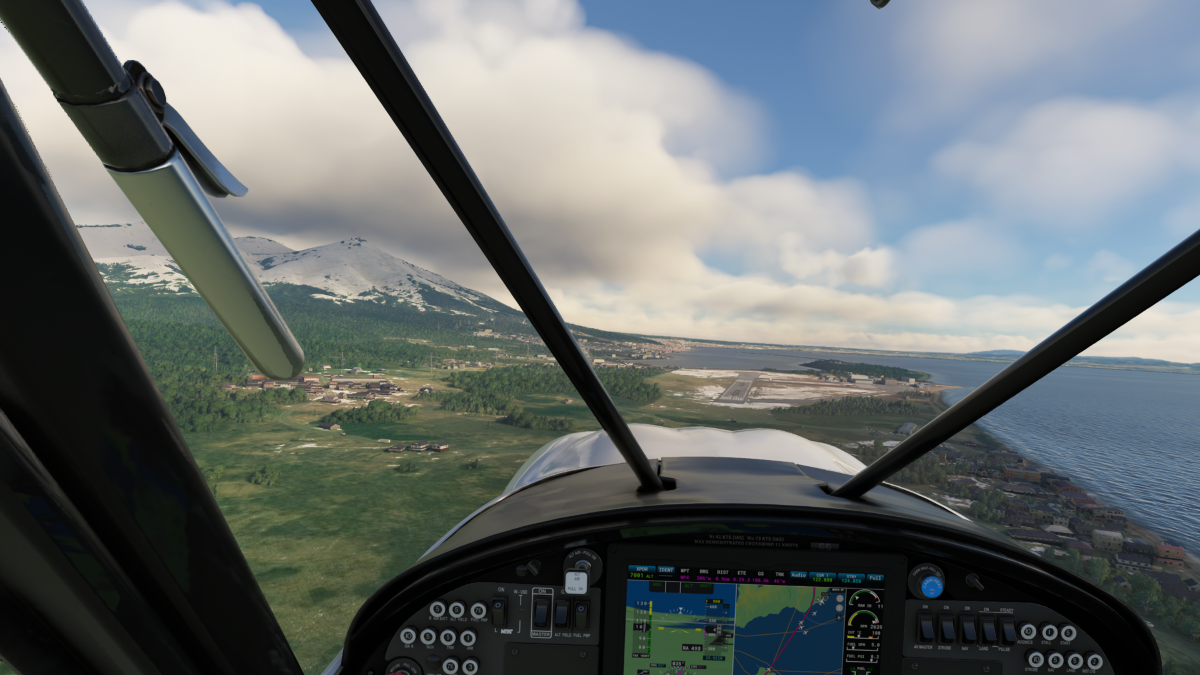Flip the ALT FIELD rocker switch
This screenshot has height=675, width=1200.
click(561, 612)
